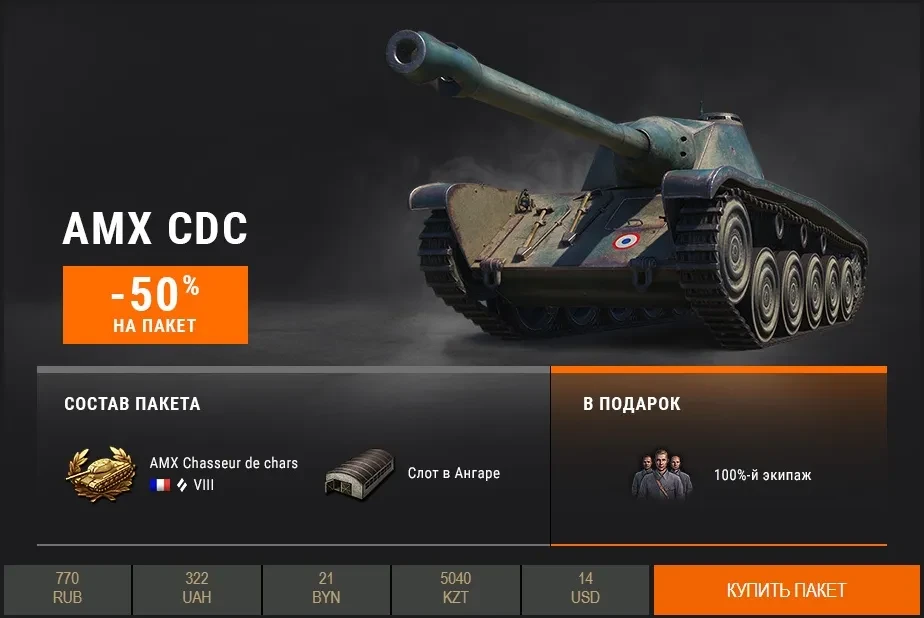Choose the 14 USD price option

pos(586,589)
